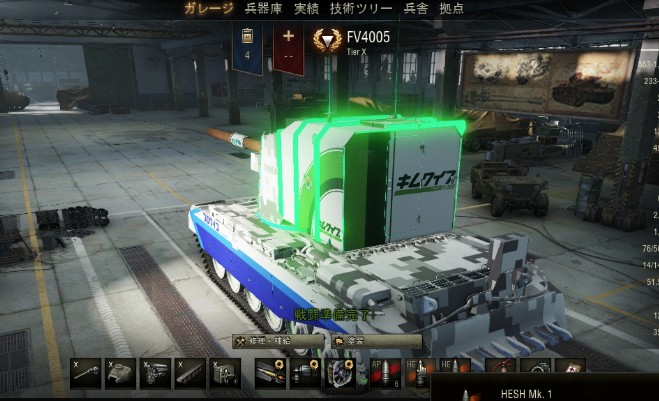The height and width of the screenshot is (401, 659).
Task: Open the ガレージ (Garage) tab
Action: click(209, 9)
